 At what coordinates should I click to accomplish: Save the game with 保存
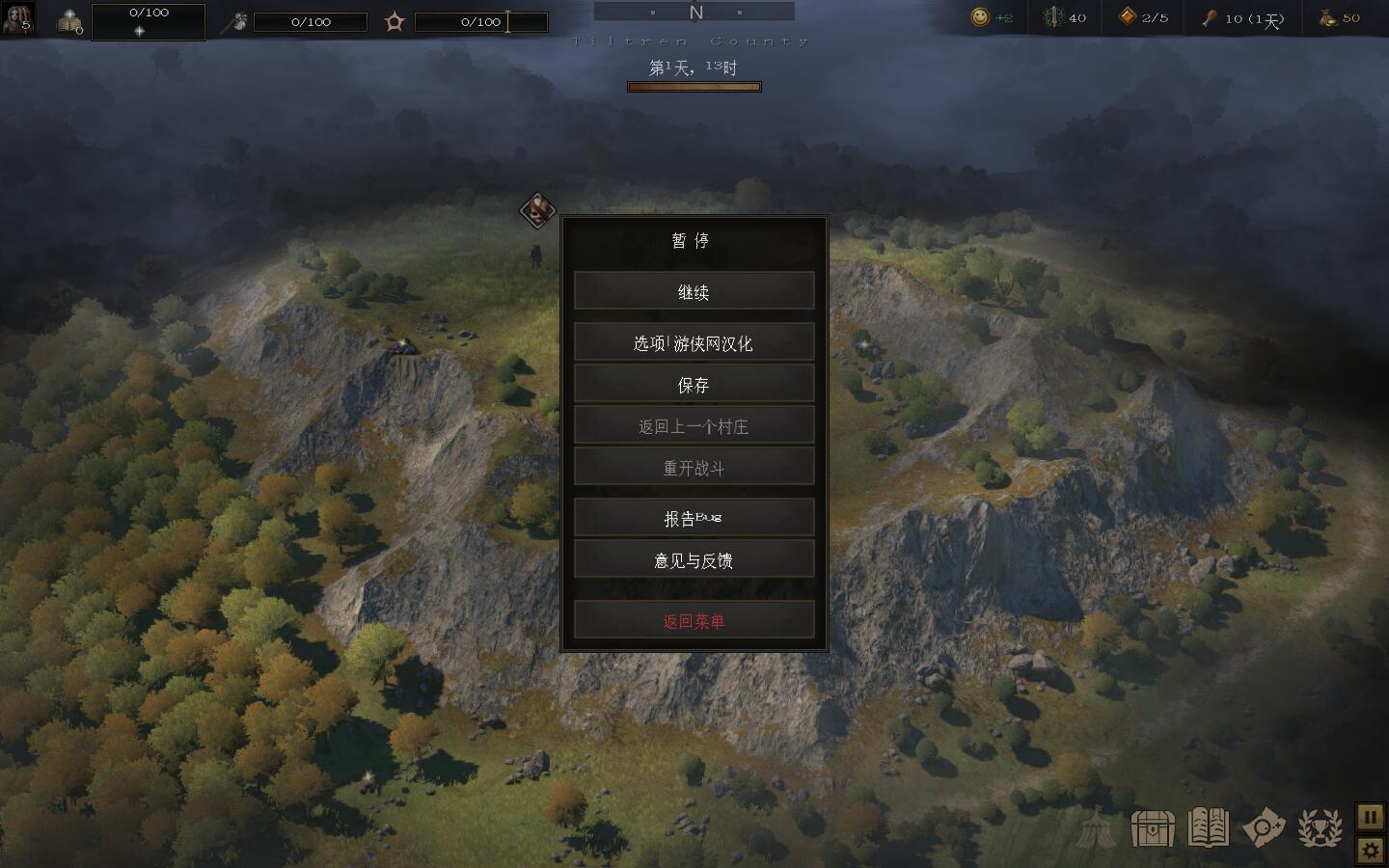pos(694,384)
